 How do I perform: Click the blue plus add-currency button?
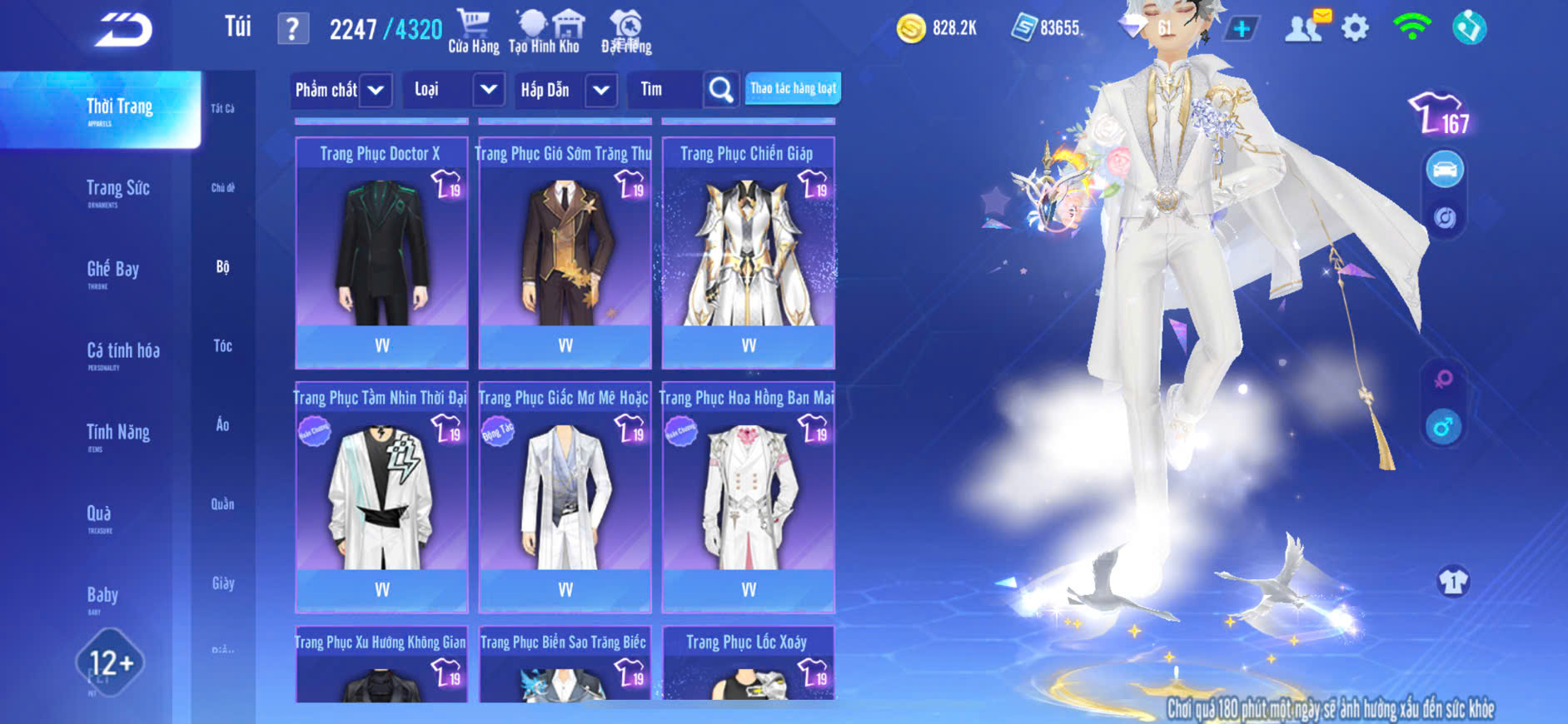click(1241, 29)
